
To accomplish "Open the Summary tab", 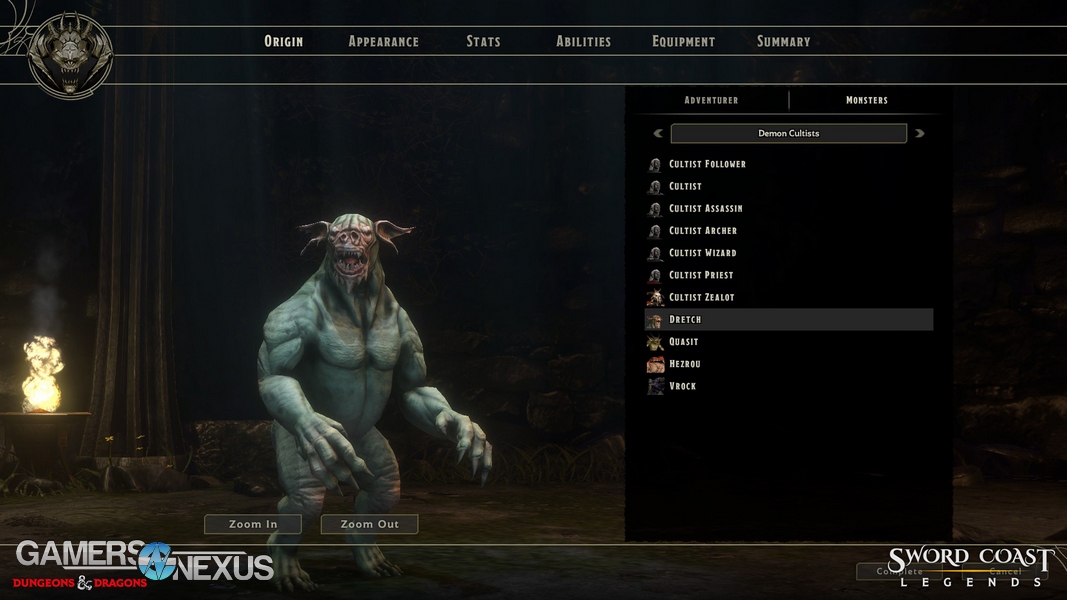I will pos(783,42).
